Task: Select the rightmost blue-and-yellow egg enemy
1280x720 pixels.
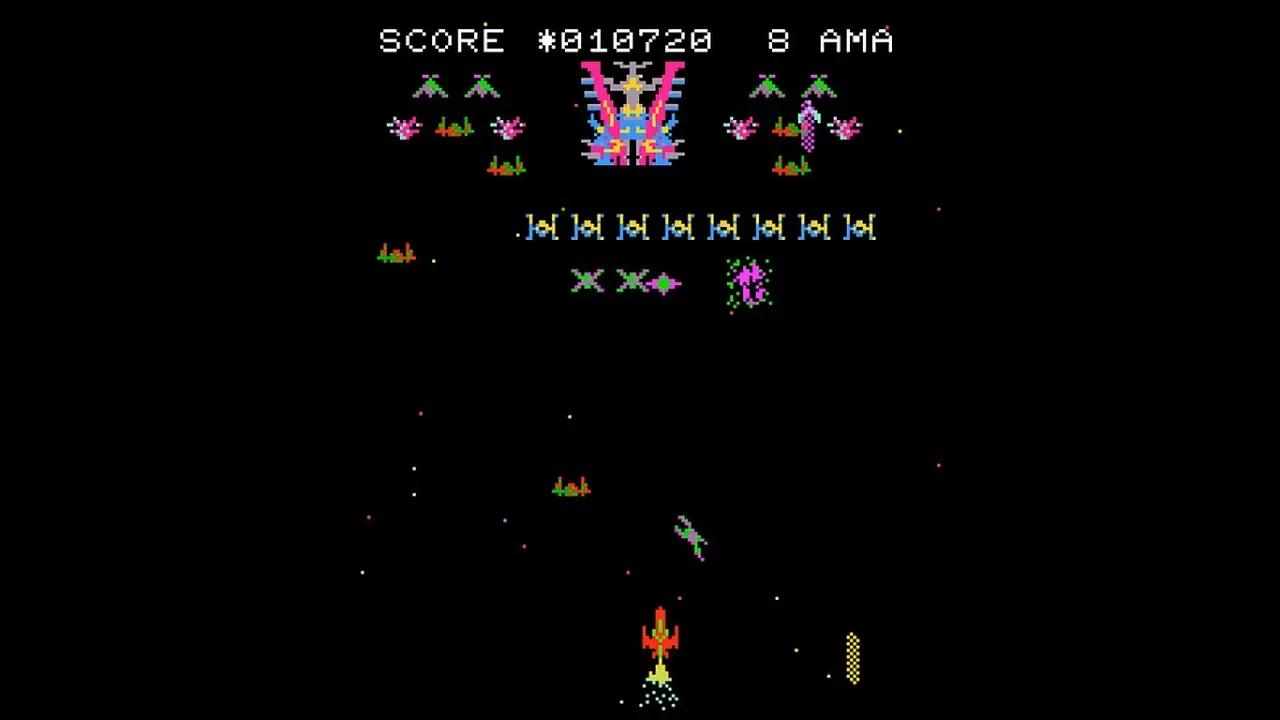Action: 861,227
